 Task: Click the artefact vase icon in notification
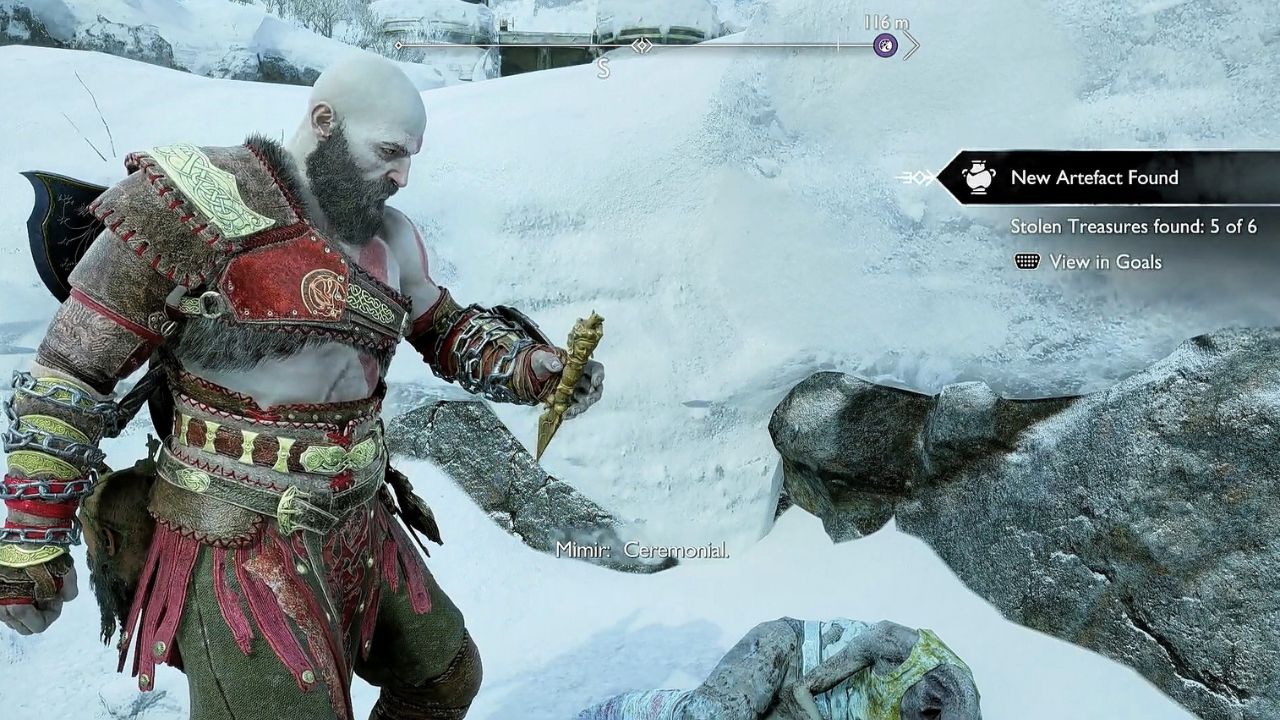click(x=979, y=178)
